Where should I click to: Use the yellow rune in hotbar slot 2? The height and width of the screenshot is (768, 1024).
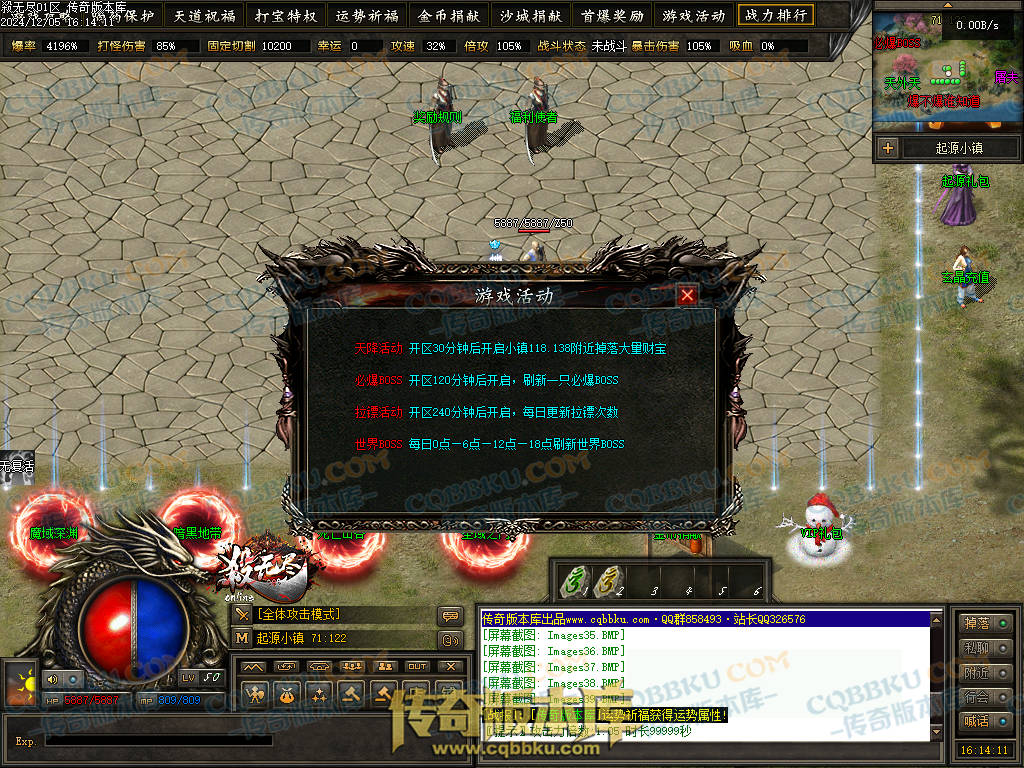click(x=608, y=580)
